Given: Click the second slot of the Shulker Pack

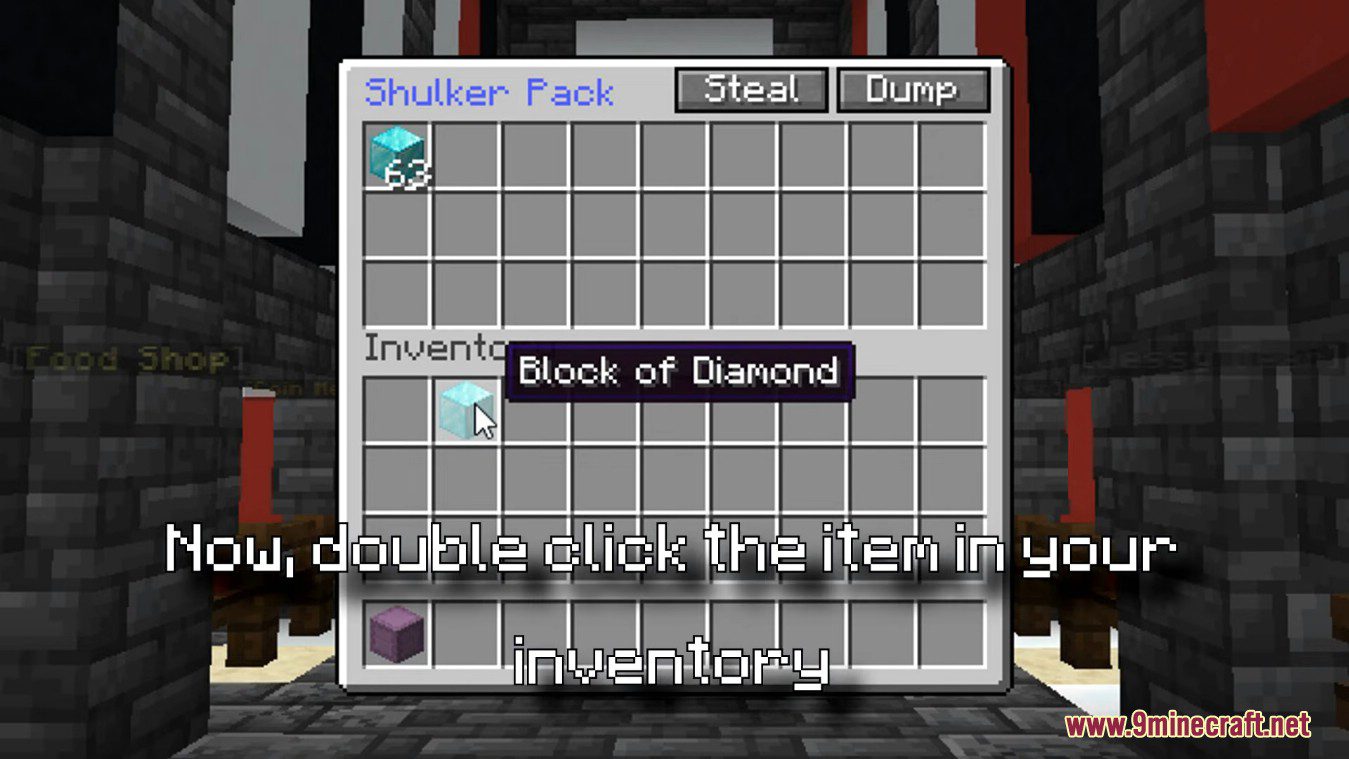Looking at the screenshot, I should click(x=464, y=158).
